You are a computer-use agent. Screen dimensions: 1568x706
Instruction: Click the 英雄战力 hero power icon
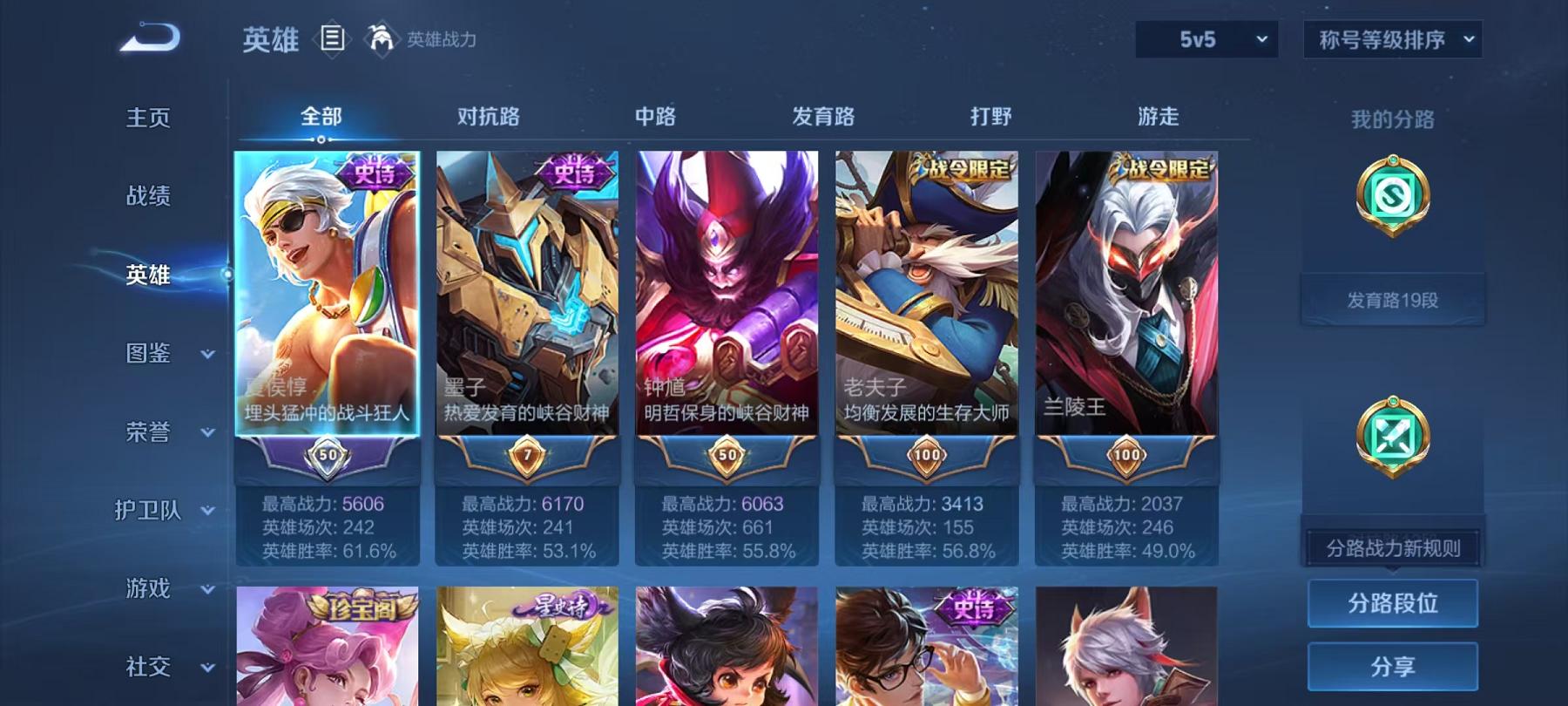tap(380, 37)
